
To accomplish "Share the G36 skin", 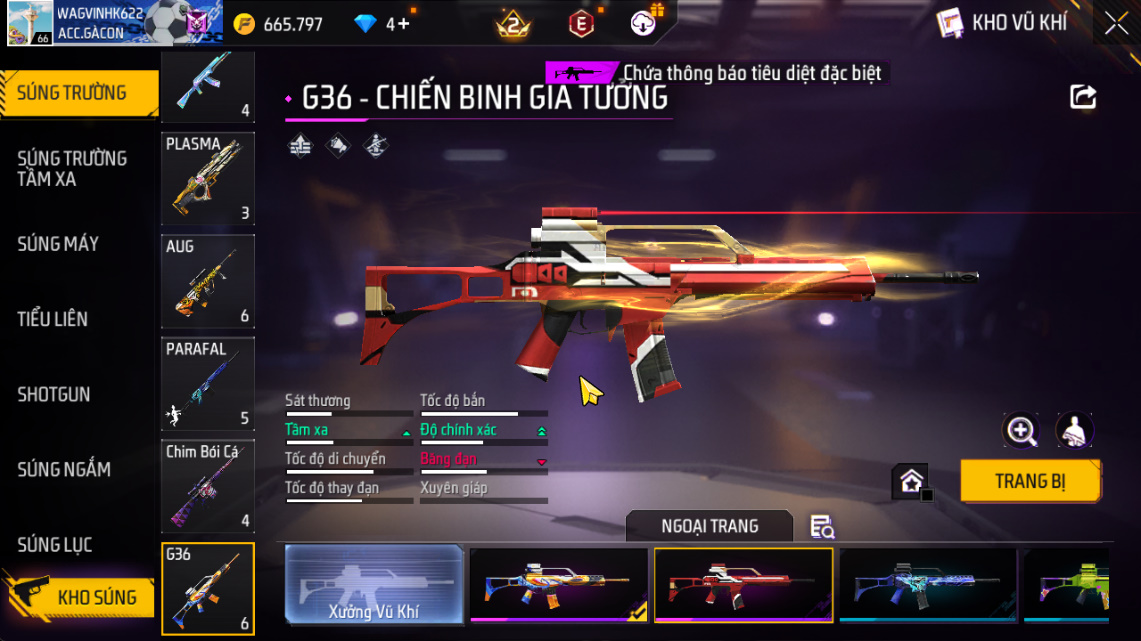I will [1083, 97].
